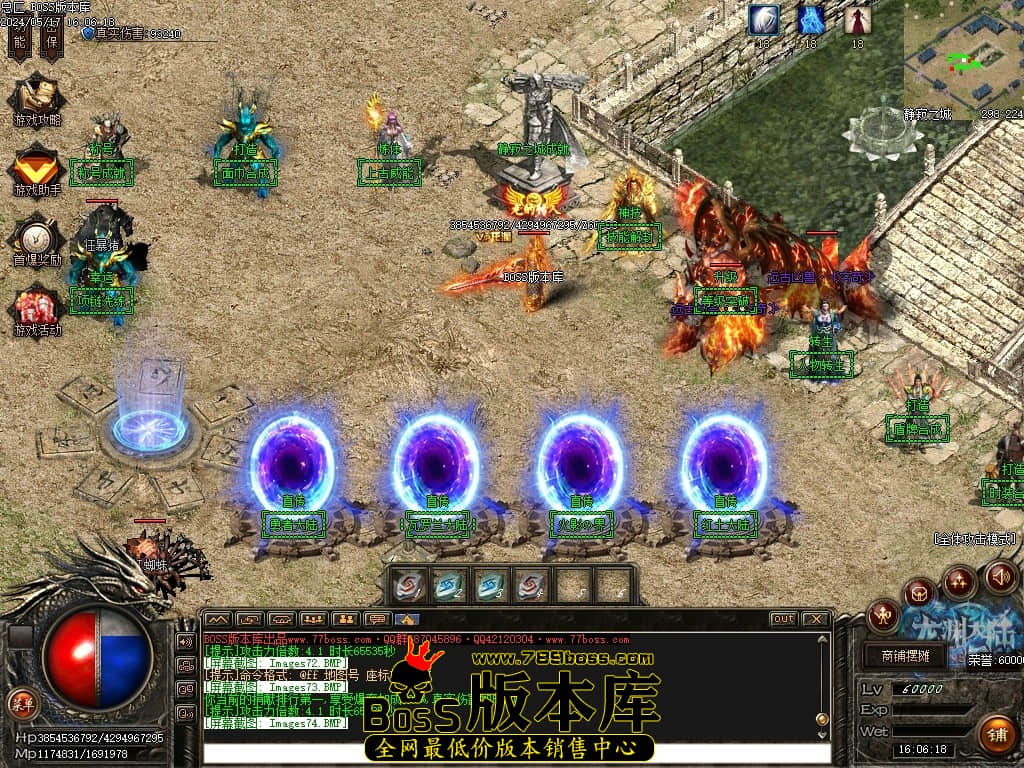This screenshot has width=1024, height=768.
Task: Open the 商铺摆摊 shop stall button
Action: (x=905, y=656)
